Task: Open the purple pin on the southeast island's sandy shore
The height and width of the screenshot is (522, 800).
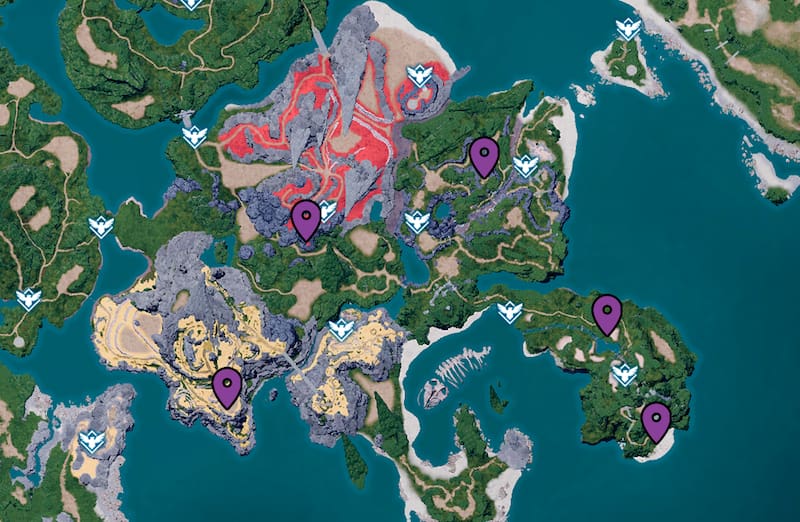Action: pos(656,420)
